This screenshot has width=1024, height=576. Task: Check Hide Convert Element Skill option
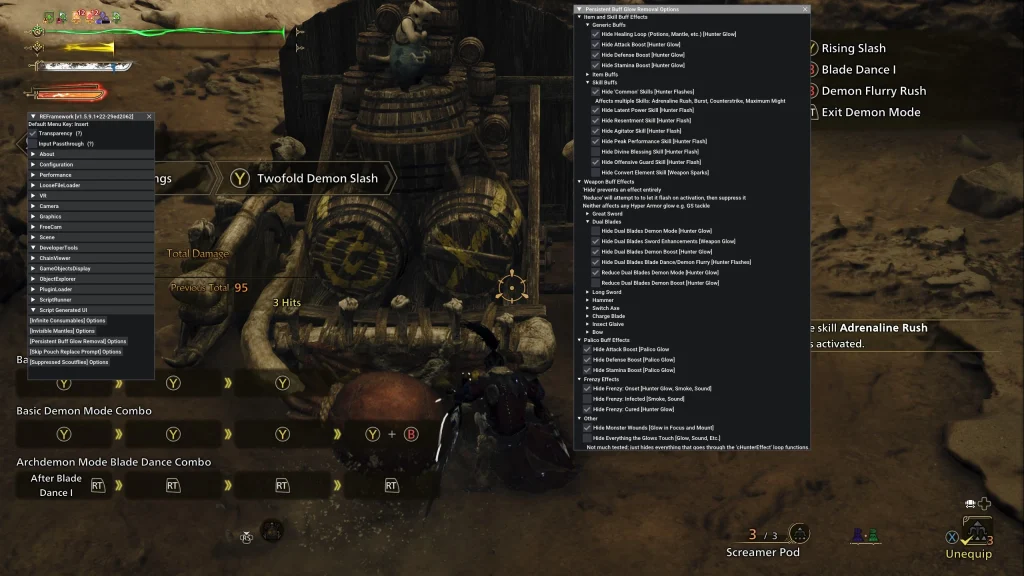(x=596, y=172)
